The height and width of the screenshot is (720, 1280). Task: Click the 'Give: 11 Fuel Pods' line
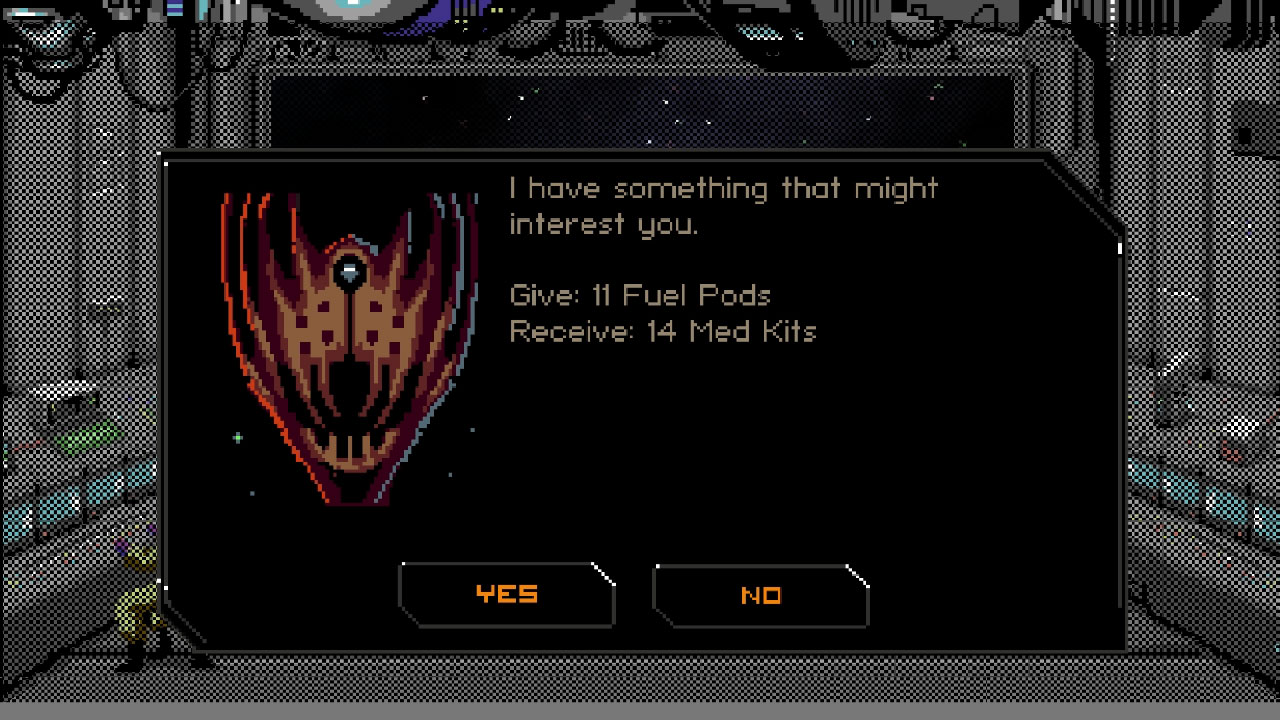[640, 295]
